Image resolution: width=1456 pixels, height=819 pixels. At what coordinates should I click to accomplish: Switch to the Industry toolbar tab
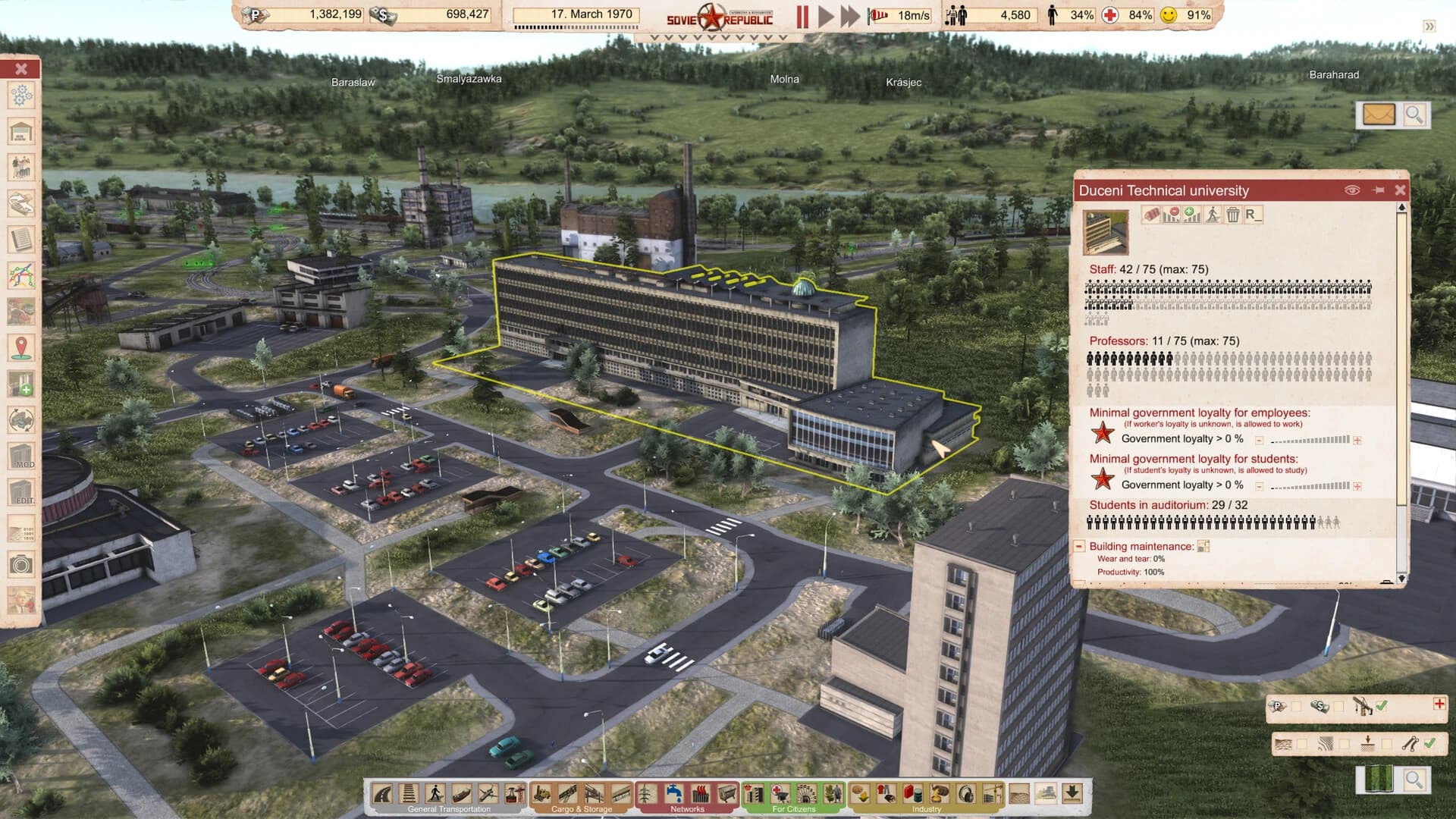pos(927,808)
